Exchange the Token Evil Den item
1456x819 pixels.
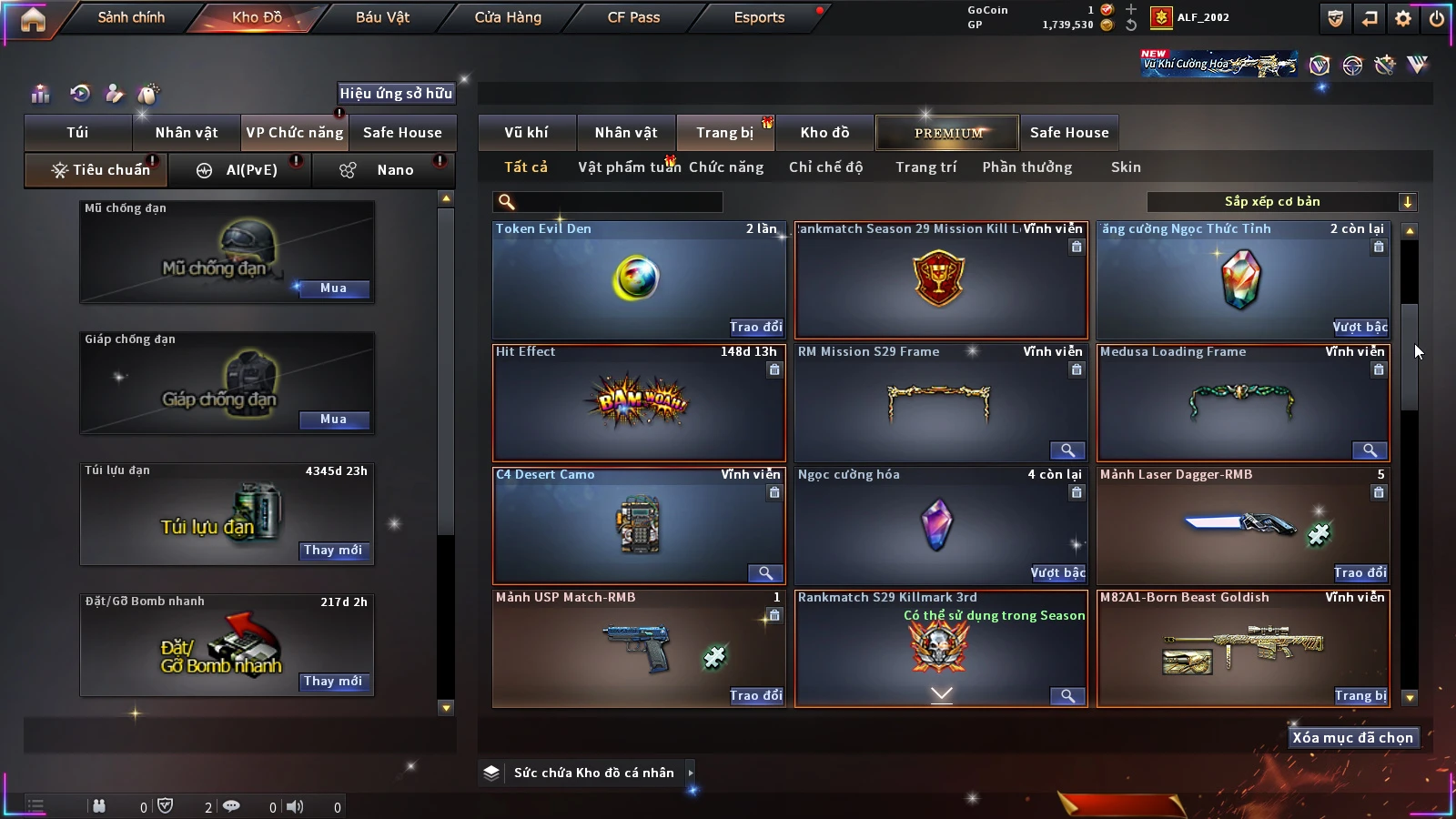755,328
